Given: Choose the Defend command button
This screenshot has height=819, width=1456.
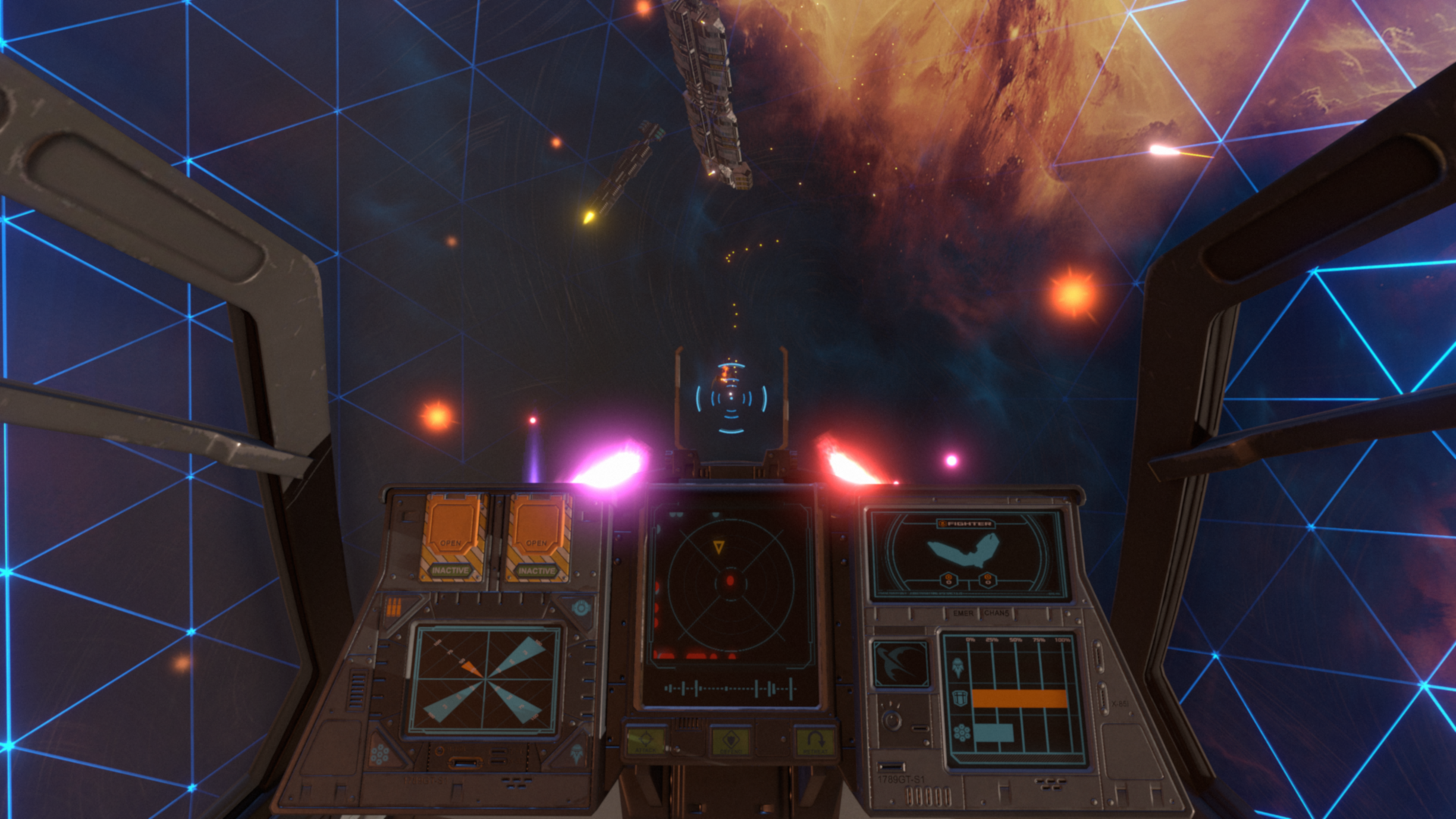Looking at the screenshot, I should coord(730,741).
